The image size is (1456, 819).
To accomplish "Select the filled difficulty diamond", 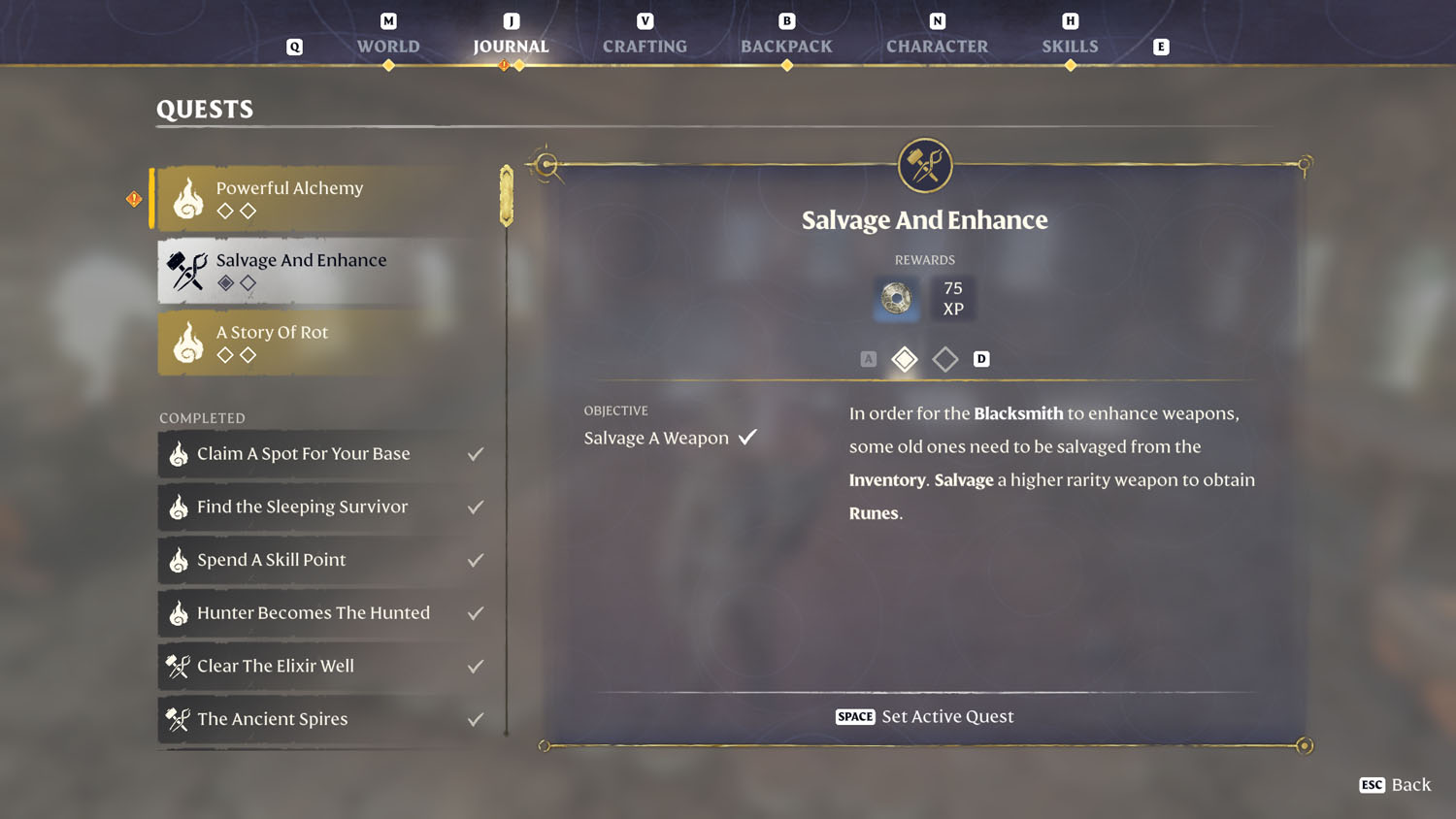I will coord(904,359).
